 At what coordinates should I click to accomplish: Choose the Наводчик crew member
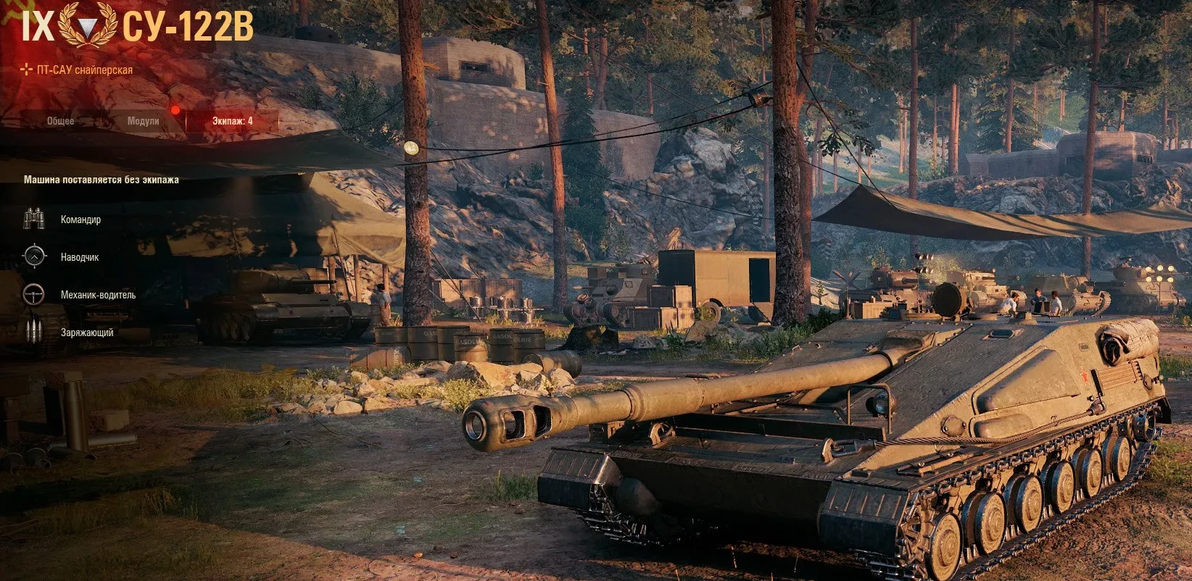pyautogui.click(x=79, y=257)
